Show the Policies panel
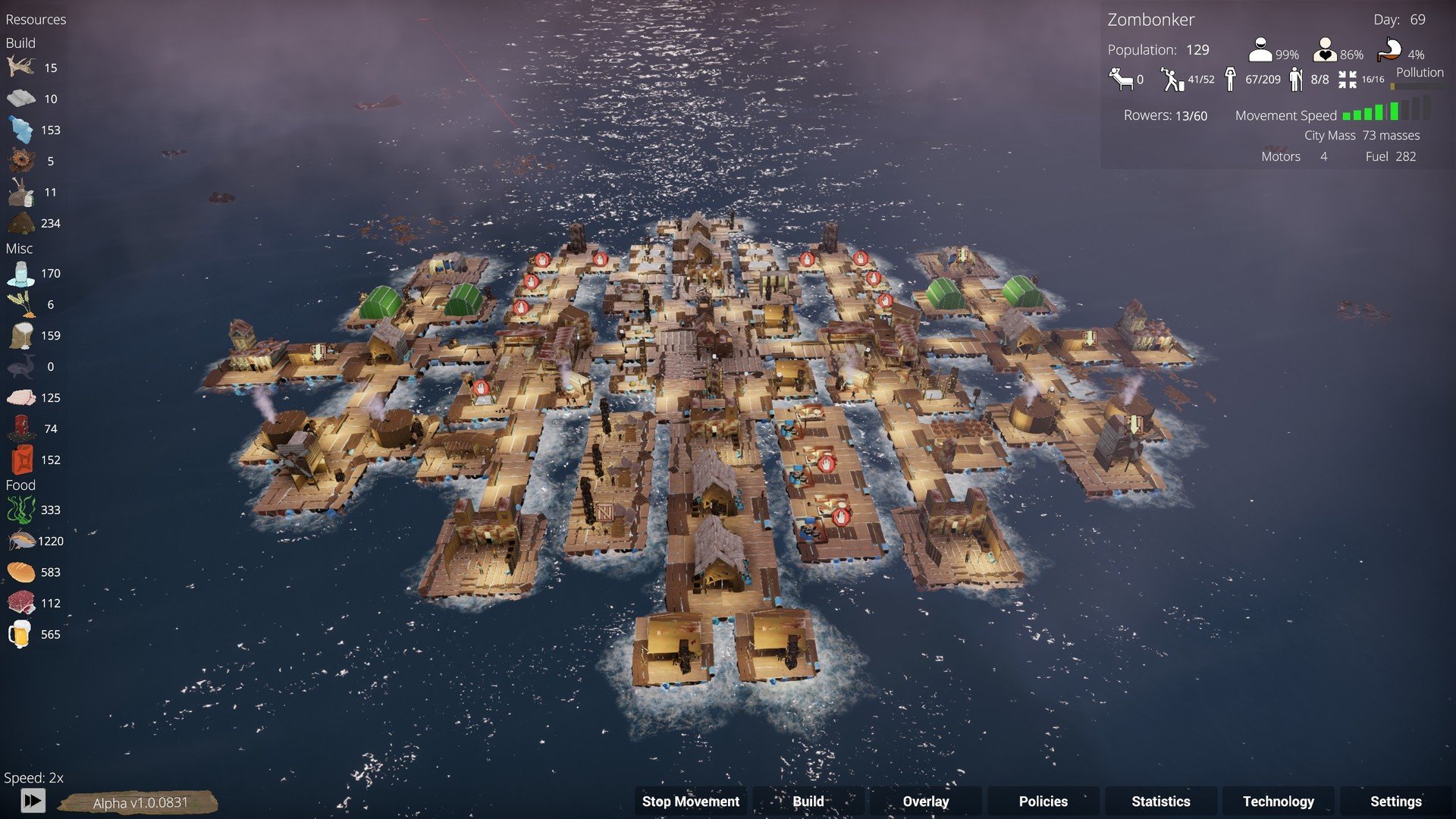This screenshot has height=819, width=1456. click(1043, 802)
